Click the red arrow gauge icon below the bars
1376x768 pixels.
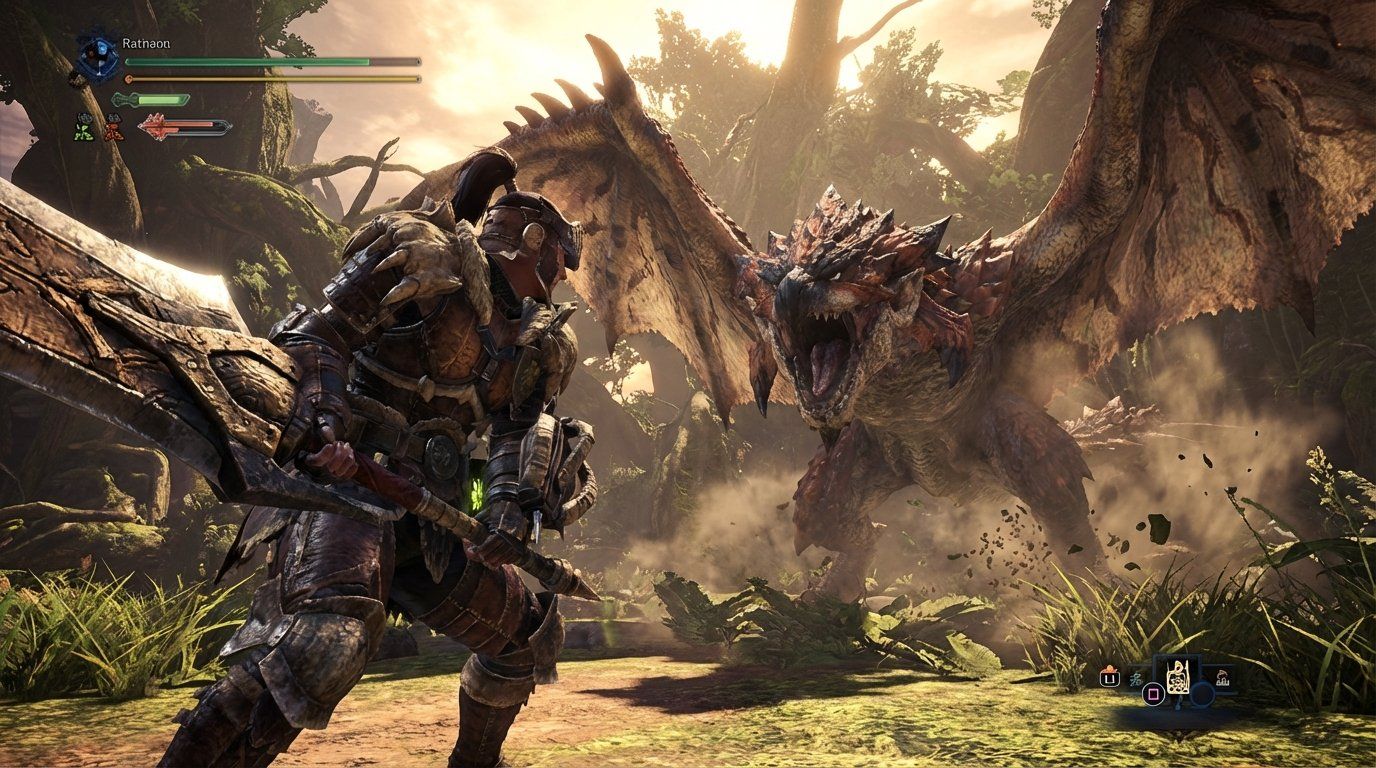155,125
